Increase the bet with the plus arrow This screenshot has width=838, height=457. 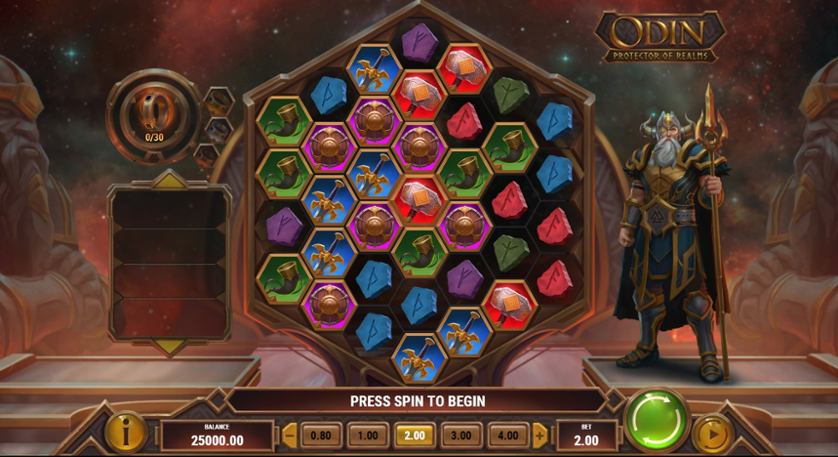[540, 435]
